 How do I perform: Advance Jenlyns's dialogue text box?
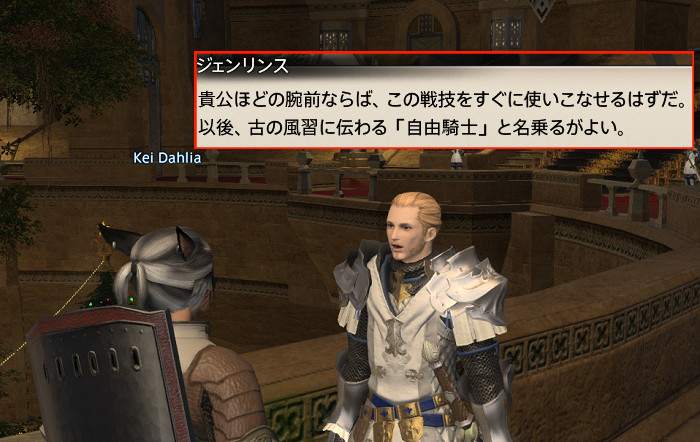(x=443, y=102)
